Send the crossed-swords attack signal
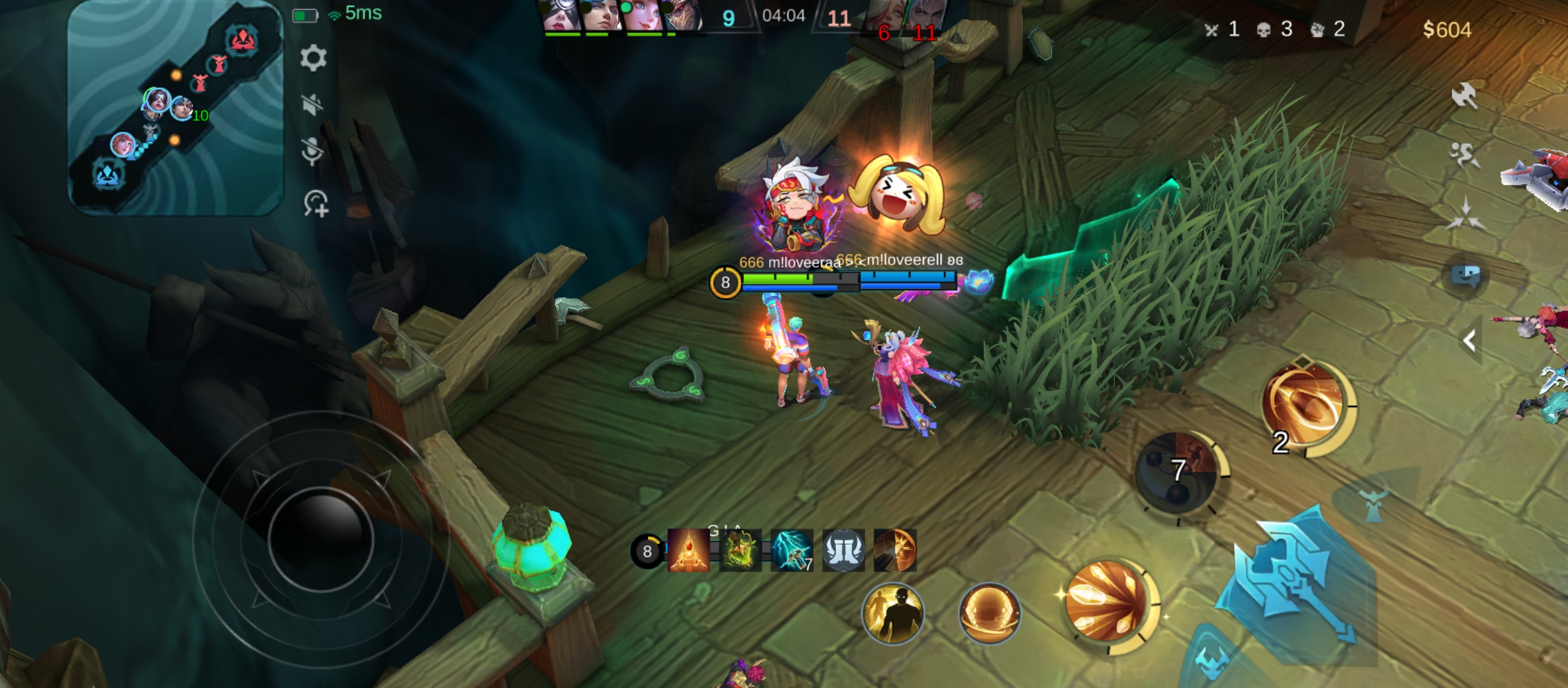 point(1464,96)
